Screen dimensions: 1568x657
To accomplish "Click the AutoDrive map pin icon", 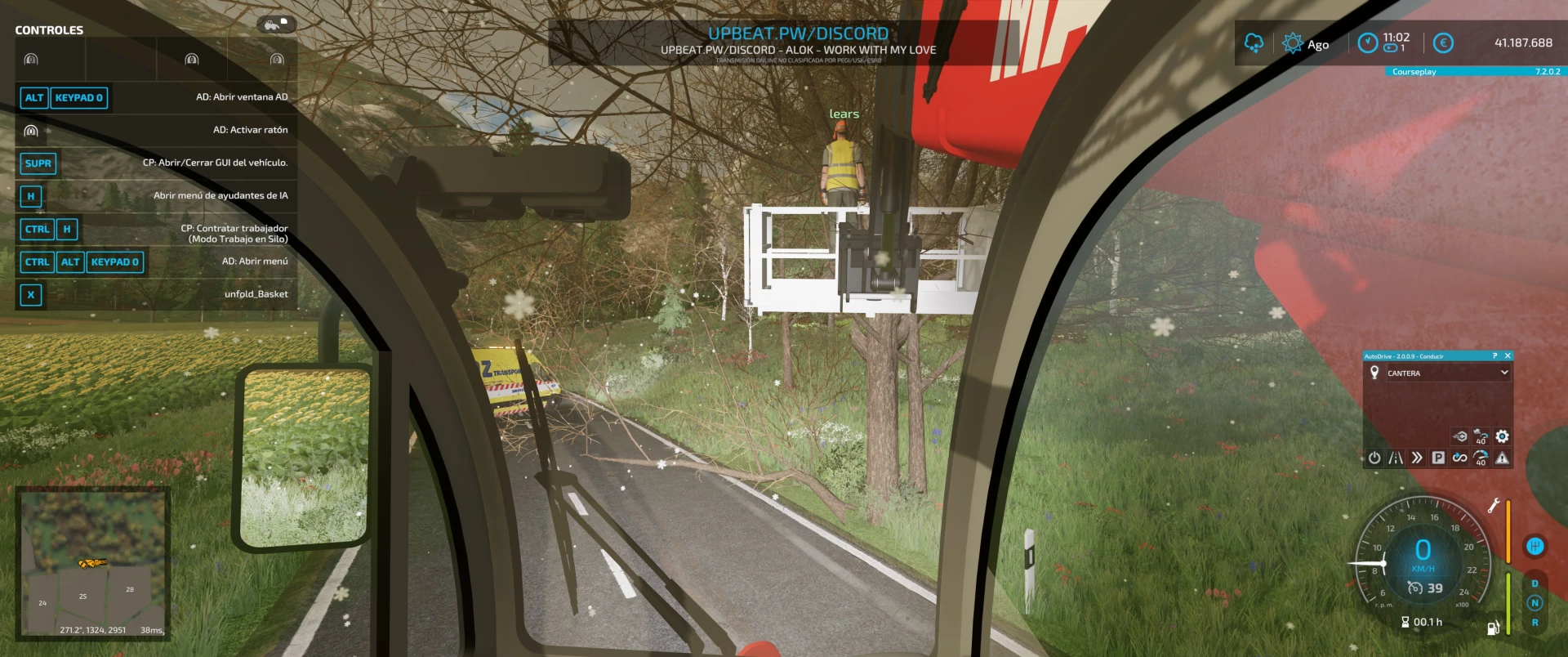I will 1374,373.
